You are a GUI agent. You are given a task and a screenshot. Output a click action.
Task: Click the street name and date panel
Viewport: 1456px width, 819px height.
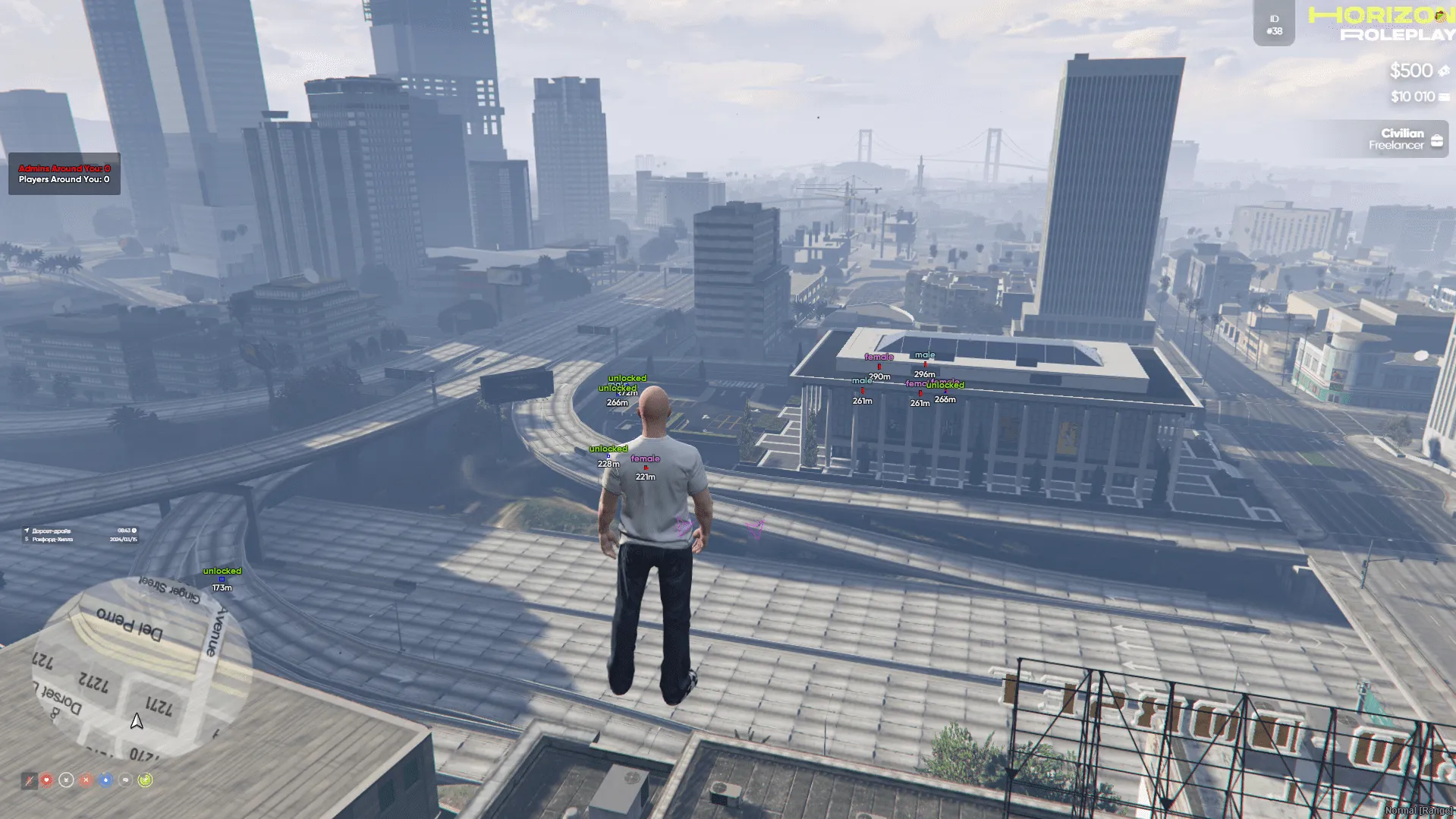pyautogui.click(x=80, y=535)
